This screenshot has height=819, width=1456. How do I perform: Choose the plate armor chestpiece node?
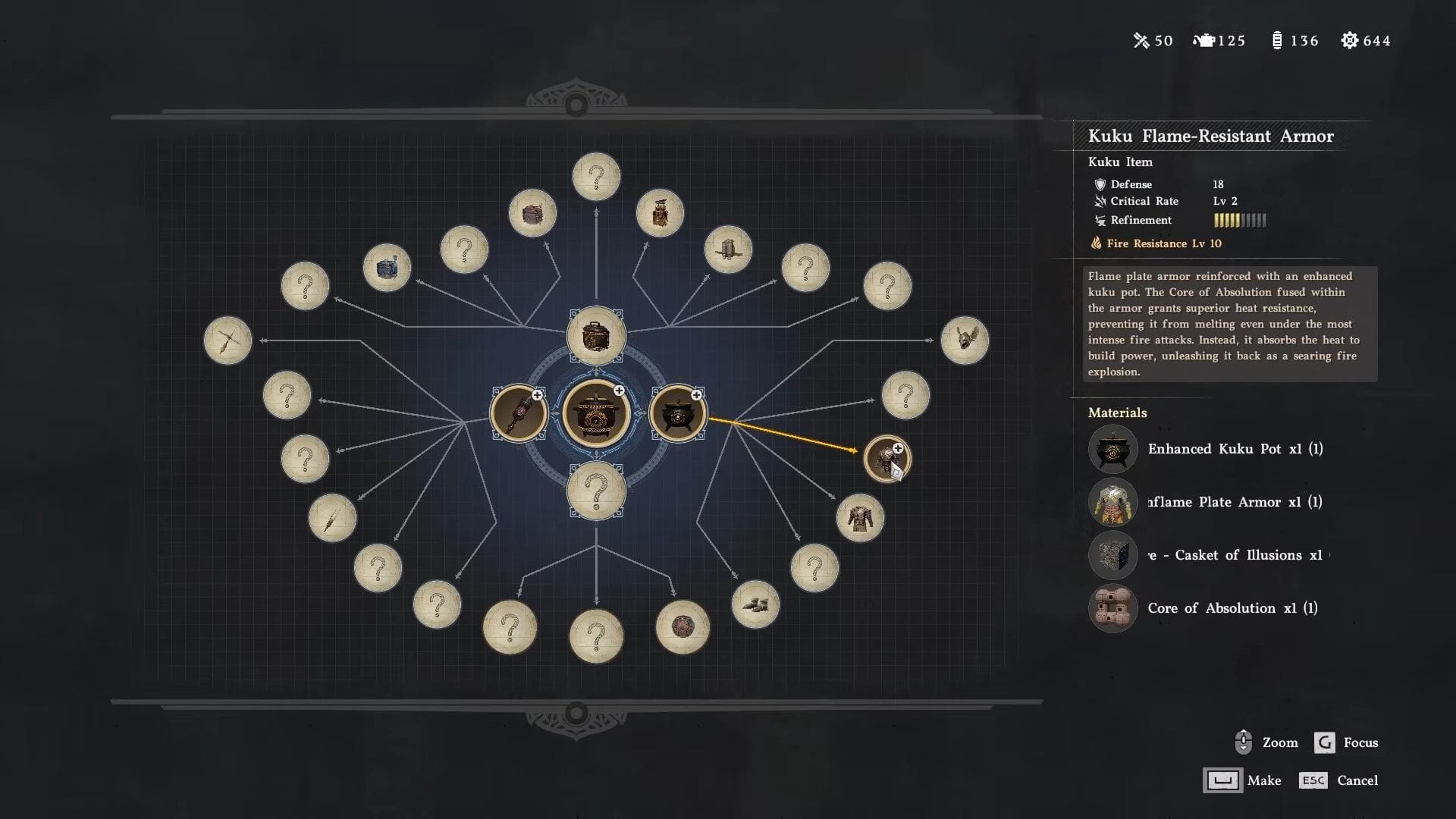(x=860, y=518)
